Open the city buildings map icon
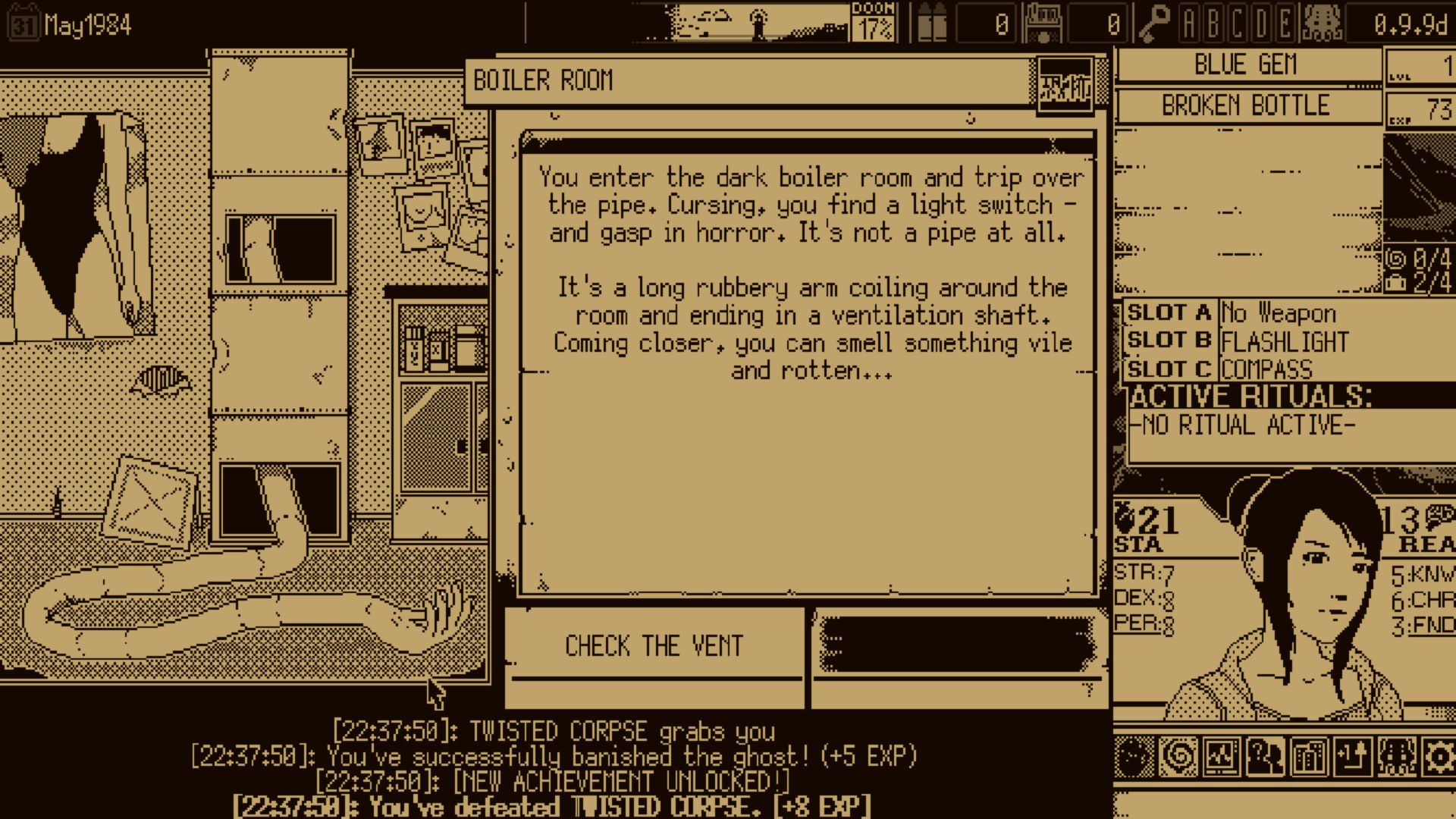 click(1309, 756)
